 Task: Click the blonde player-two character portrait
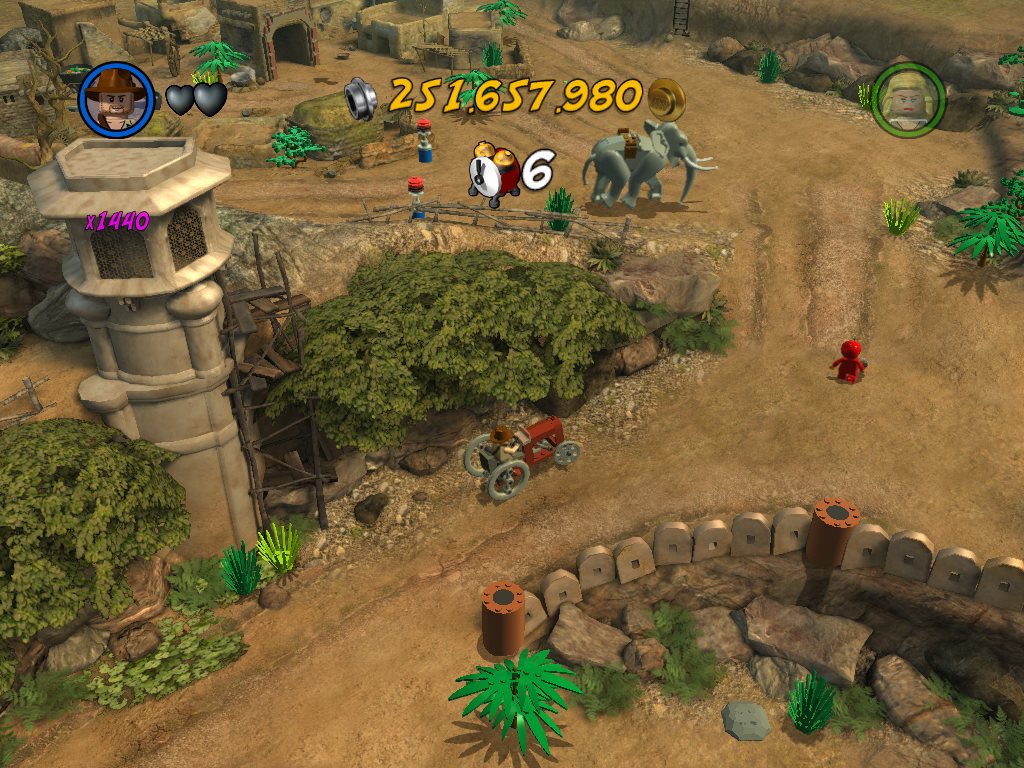pyautogui.click(x=907, y=99)
